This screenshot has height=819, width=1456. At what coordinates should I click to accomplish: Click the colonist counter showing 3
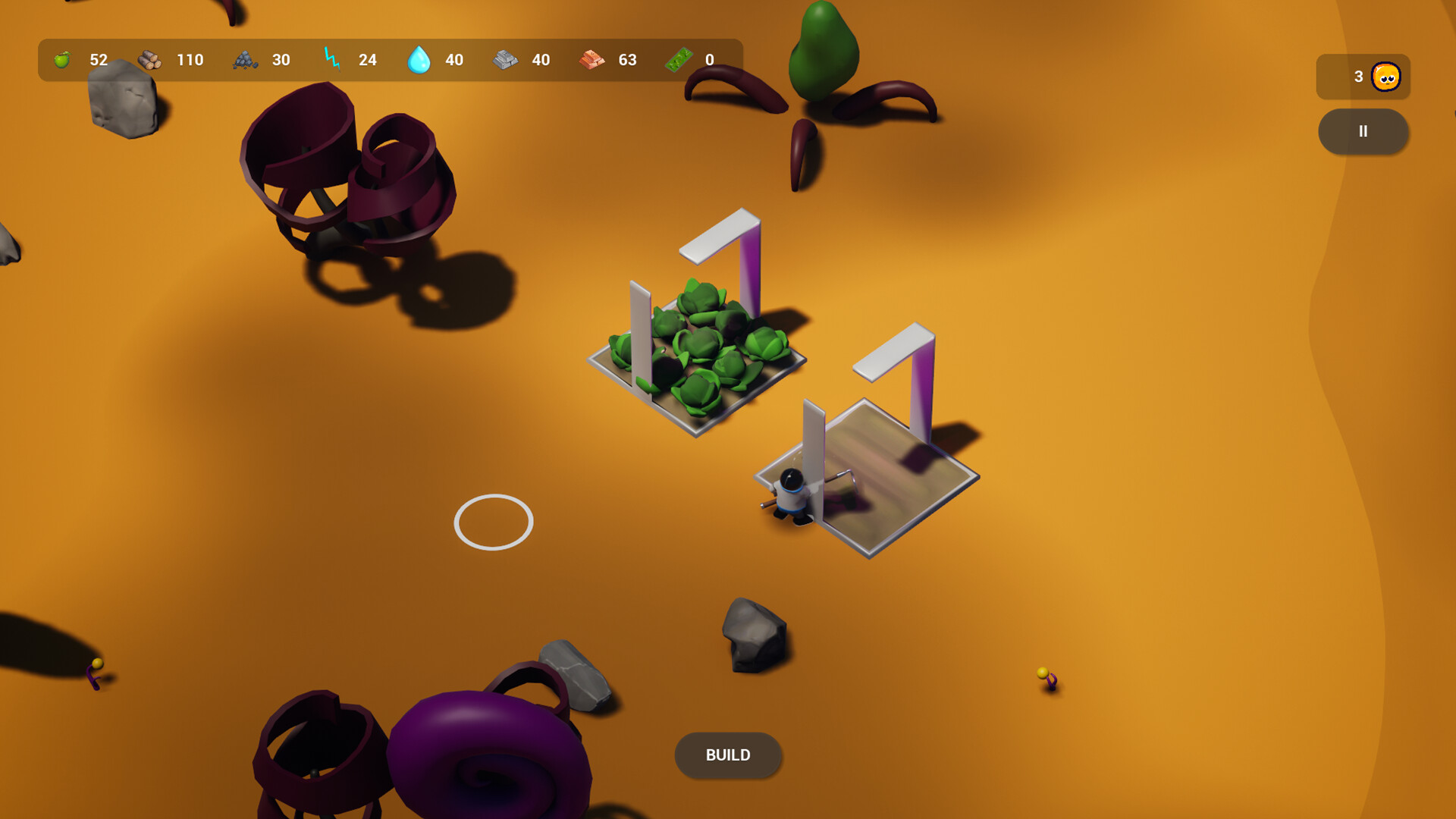(x=1357, y=77)
